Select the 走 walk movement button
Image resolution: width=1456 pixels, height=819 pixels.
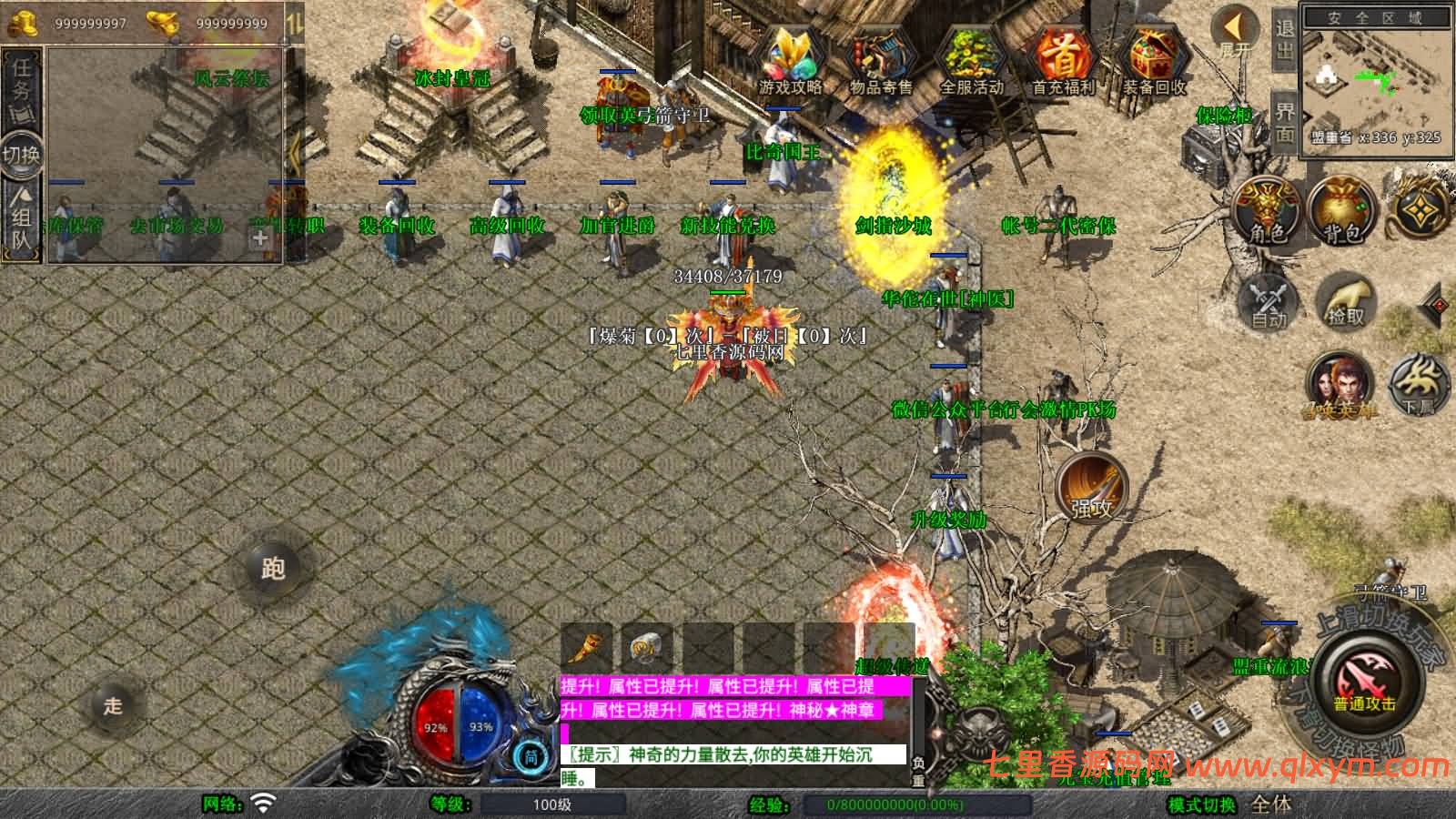tap(113, 705)
